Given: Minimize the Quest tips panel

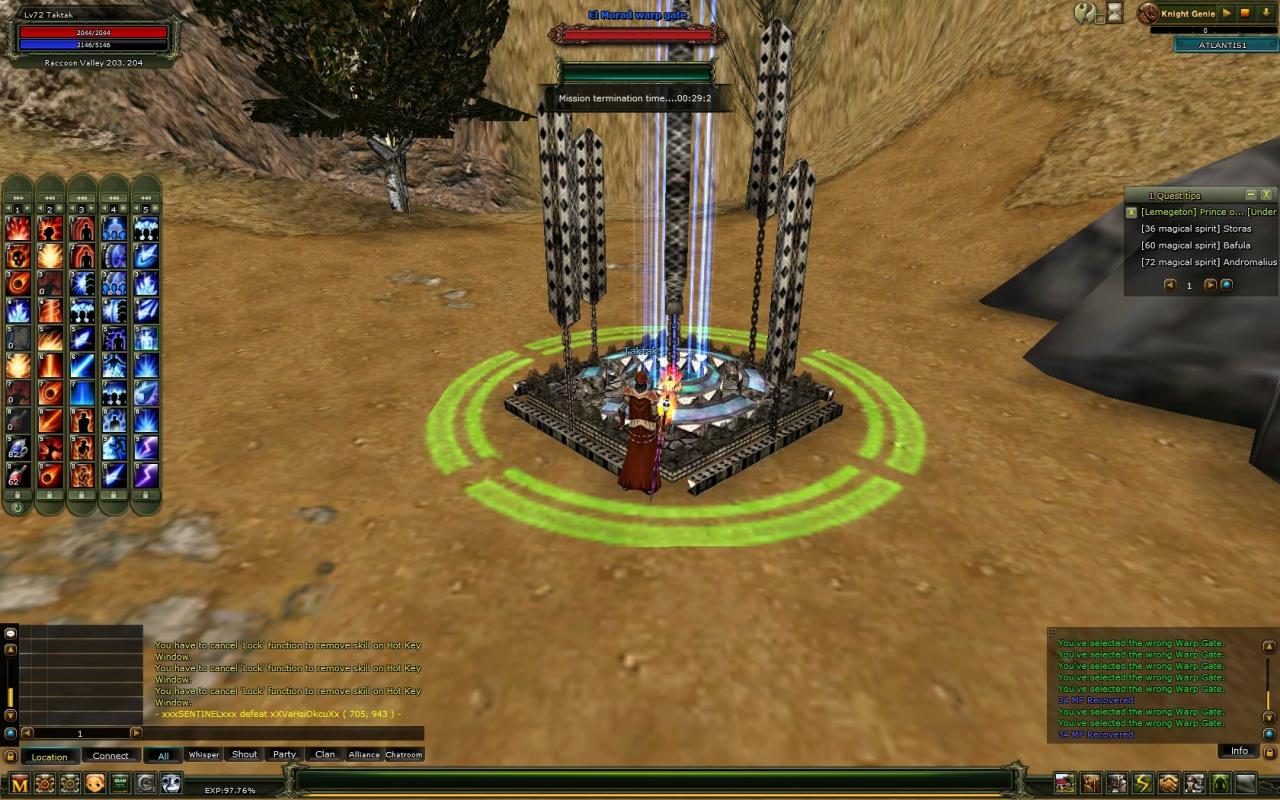Looking at the screenshot, I should [1250, 195].
